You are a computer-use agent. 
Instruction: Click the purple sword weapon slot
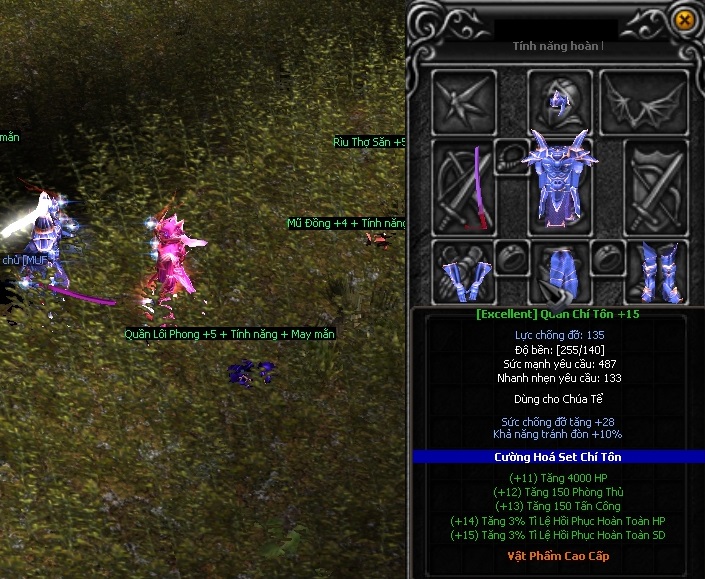coord(462,188)
